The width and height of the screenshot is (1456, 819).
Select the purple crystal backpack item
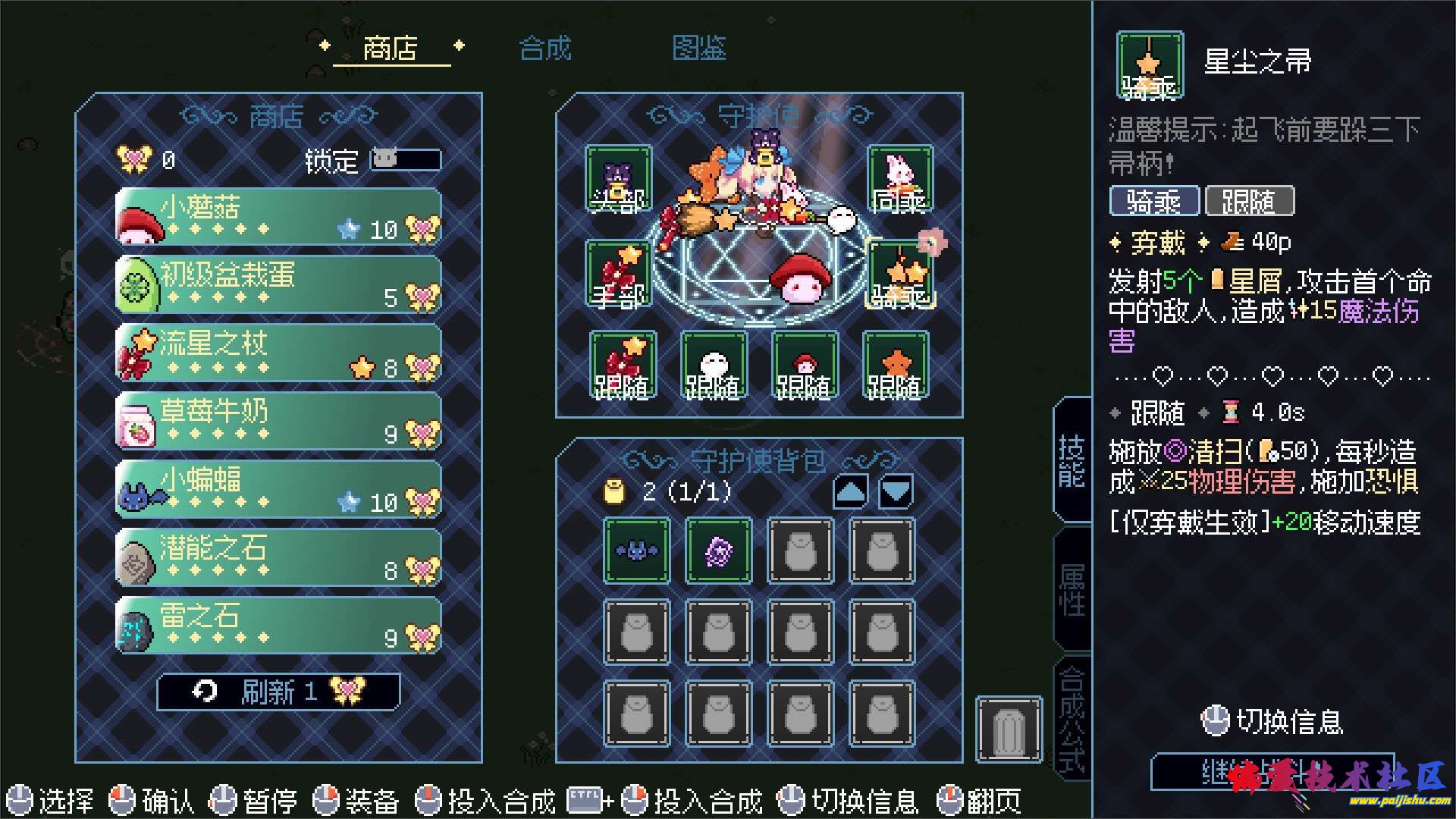point(718,551)
